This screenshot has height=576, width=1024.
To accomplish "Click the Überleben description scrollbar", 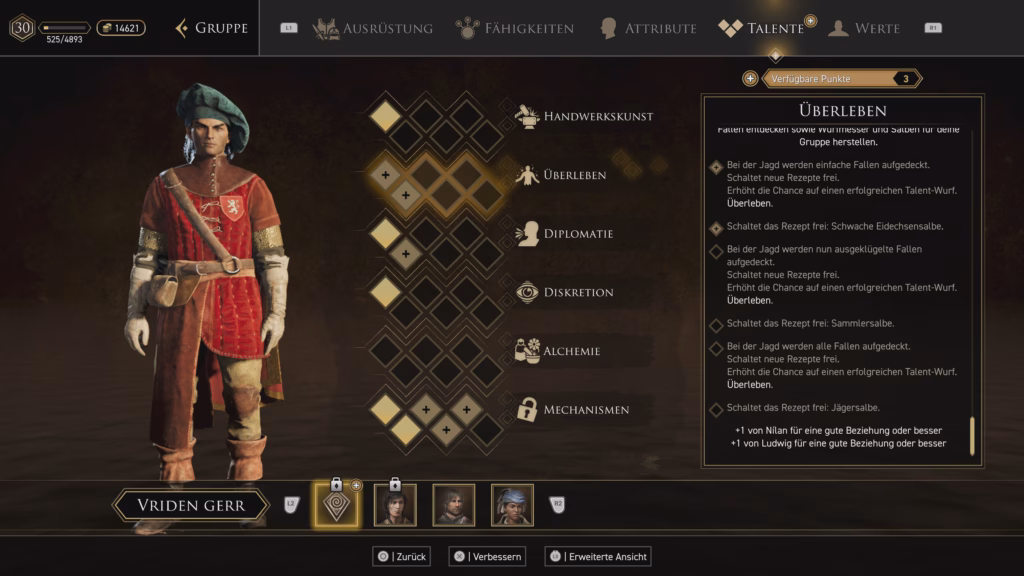I will coord(972,436).
